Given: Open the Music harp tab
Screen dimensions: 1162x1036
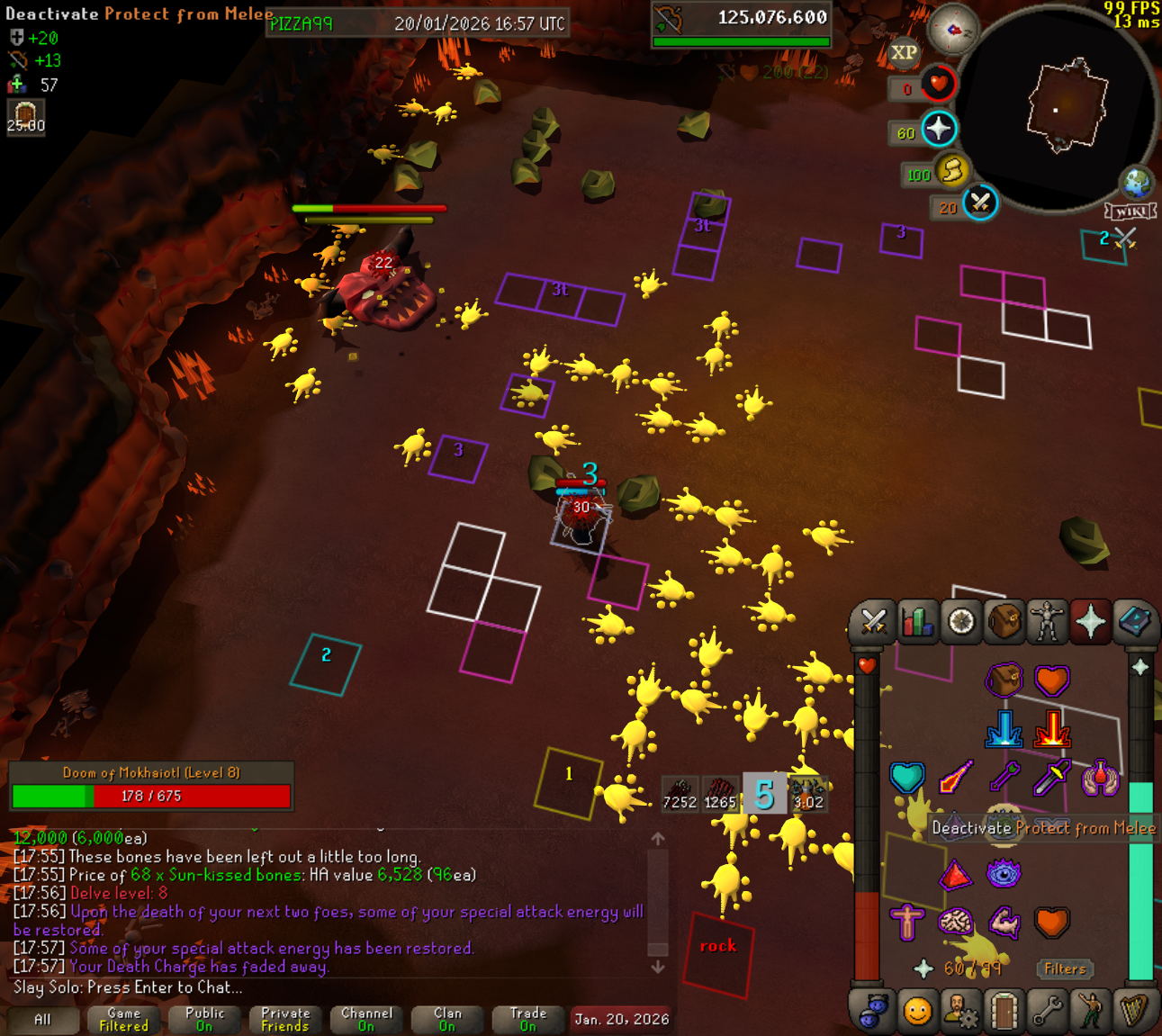Looking at the screenshot, I should (1134, 1011).
